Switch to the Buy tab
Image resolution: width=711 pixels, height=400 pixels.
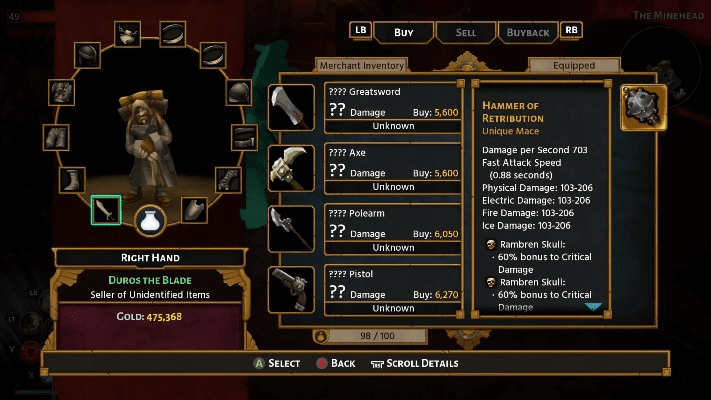click(x=404, y=32)
